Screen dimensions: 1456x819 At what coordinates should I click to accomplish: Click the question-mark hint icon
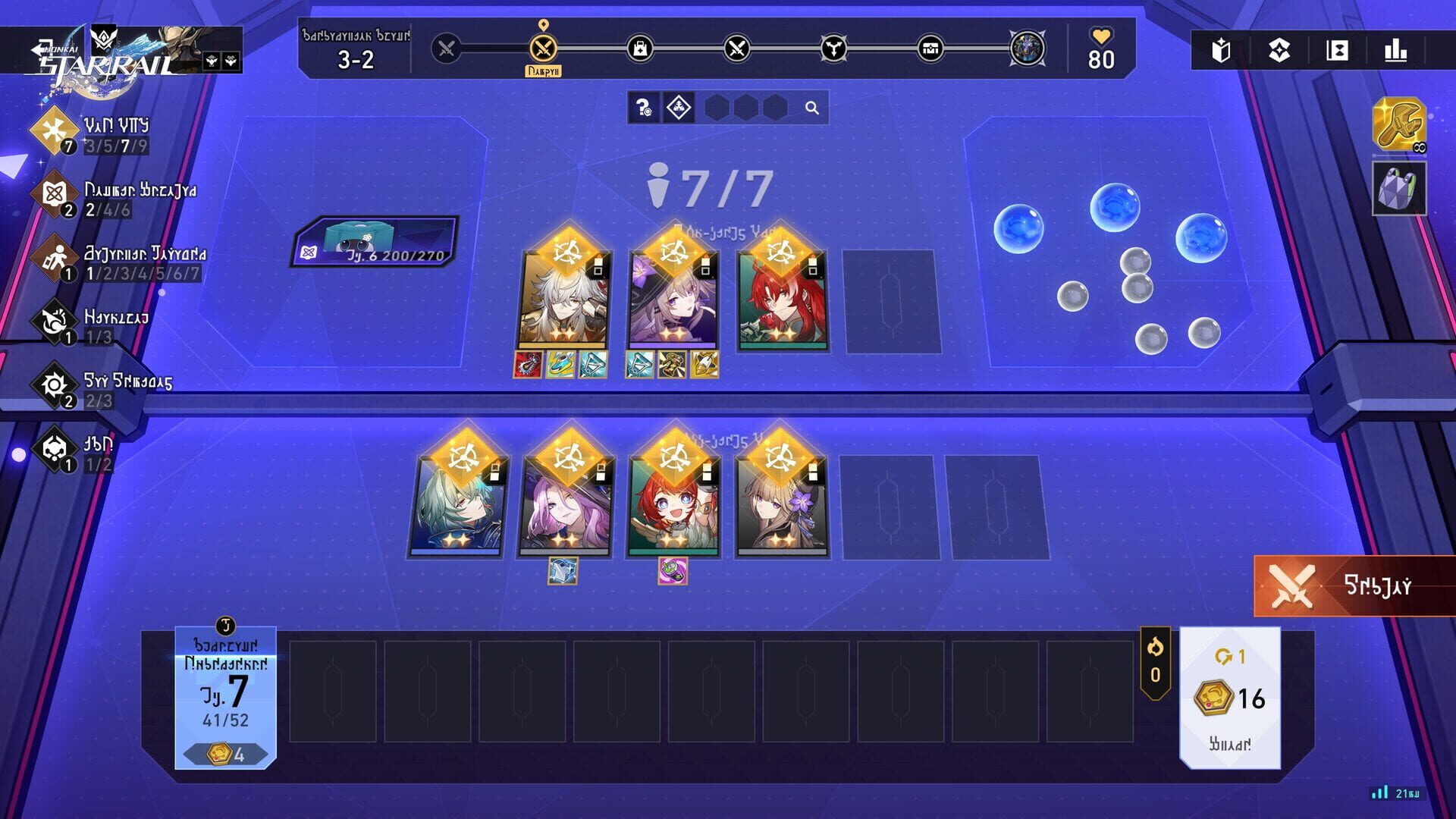tap(642, 108)
